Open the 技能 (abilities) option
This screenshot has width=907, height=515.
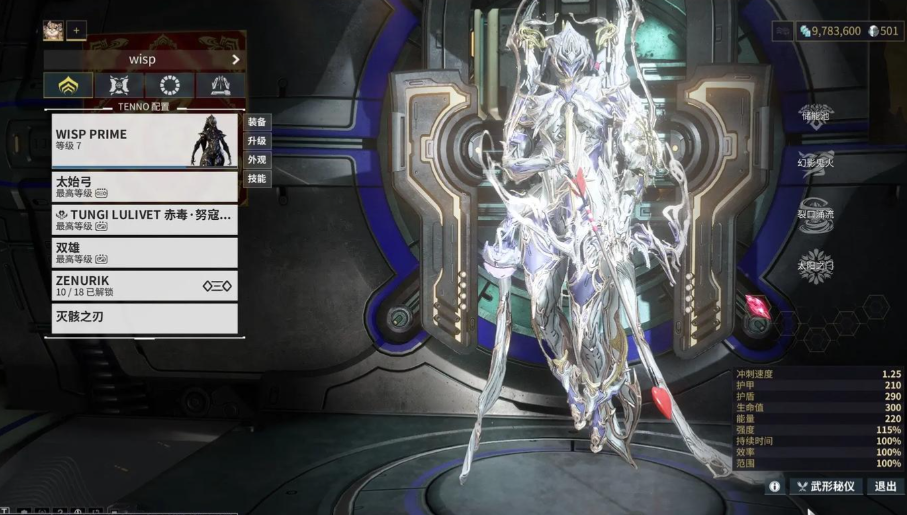(257, 179)
